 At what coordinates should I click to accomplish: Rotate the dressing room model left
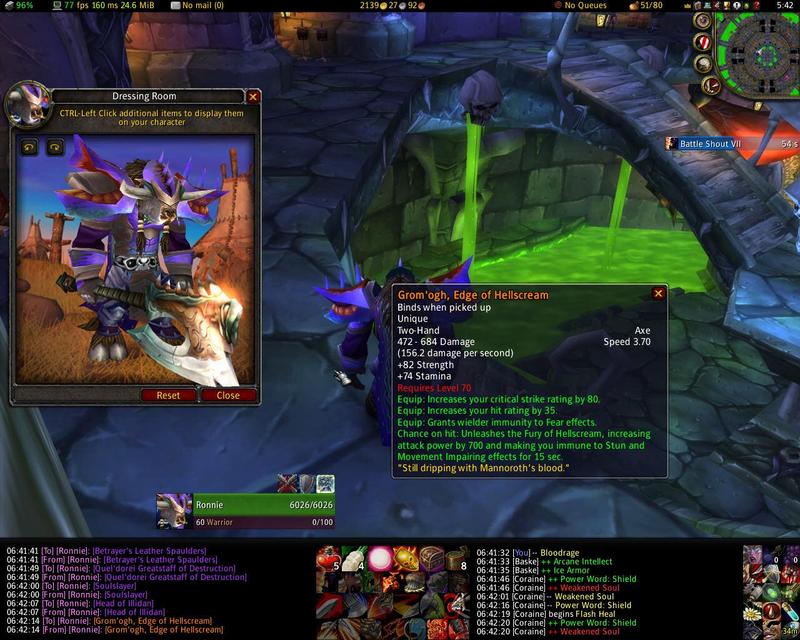click(30, 147)
